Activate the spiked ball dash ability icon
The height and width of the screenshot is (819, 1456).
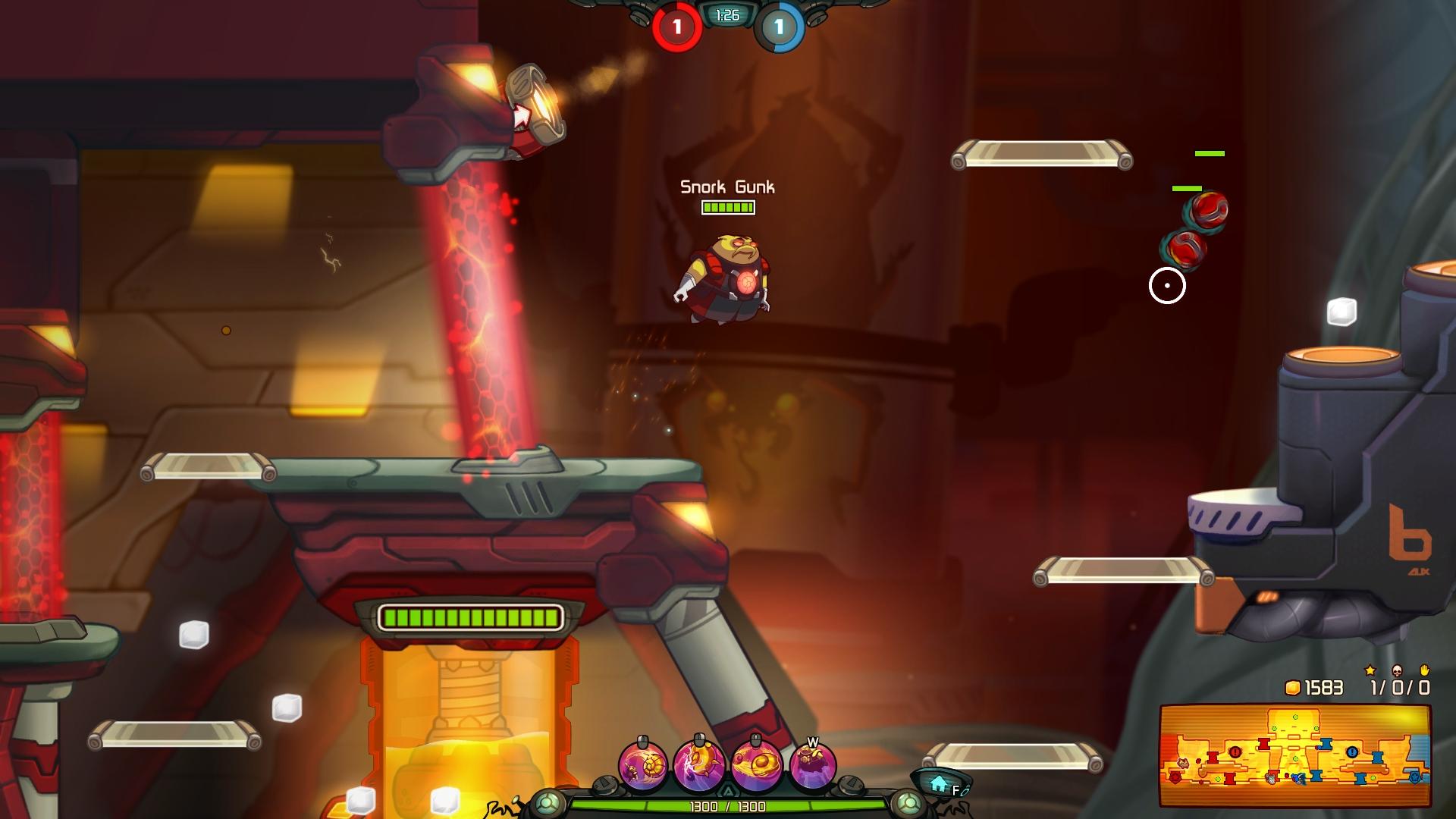click(x=698, y=764)
